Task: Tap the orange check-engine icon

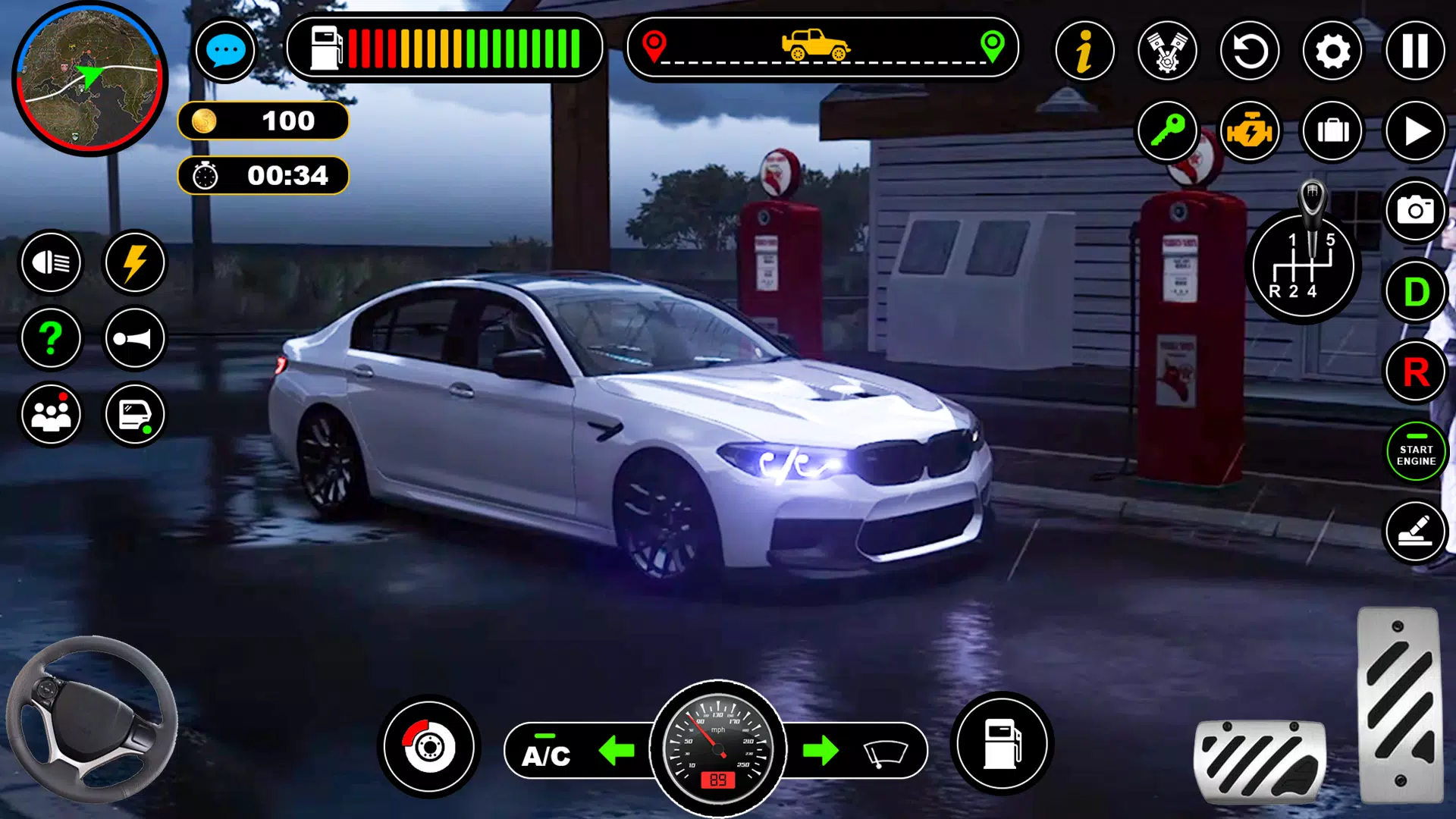Action: click(1250, 131)
